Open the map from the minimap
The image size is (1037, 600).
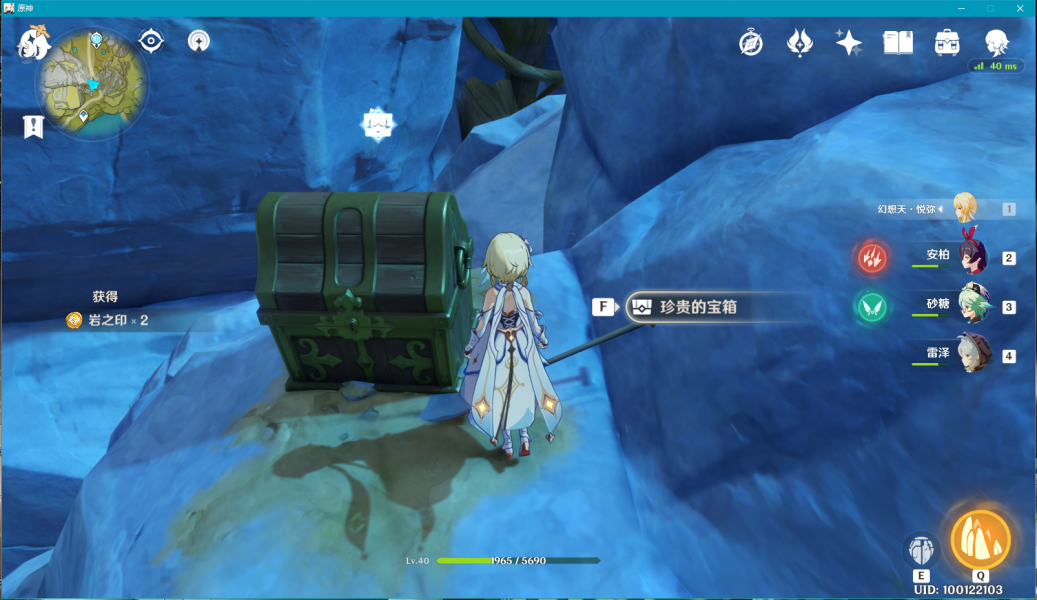point(92,84)
